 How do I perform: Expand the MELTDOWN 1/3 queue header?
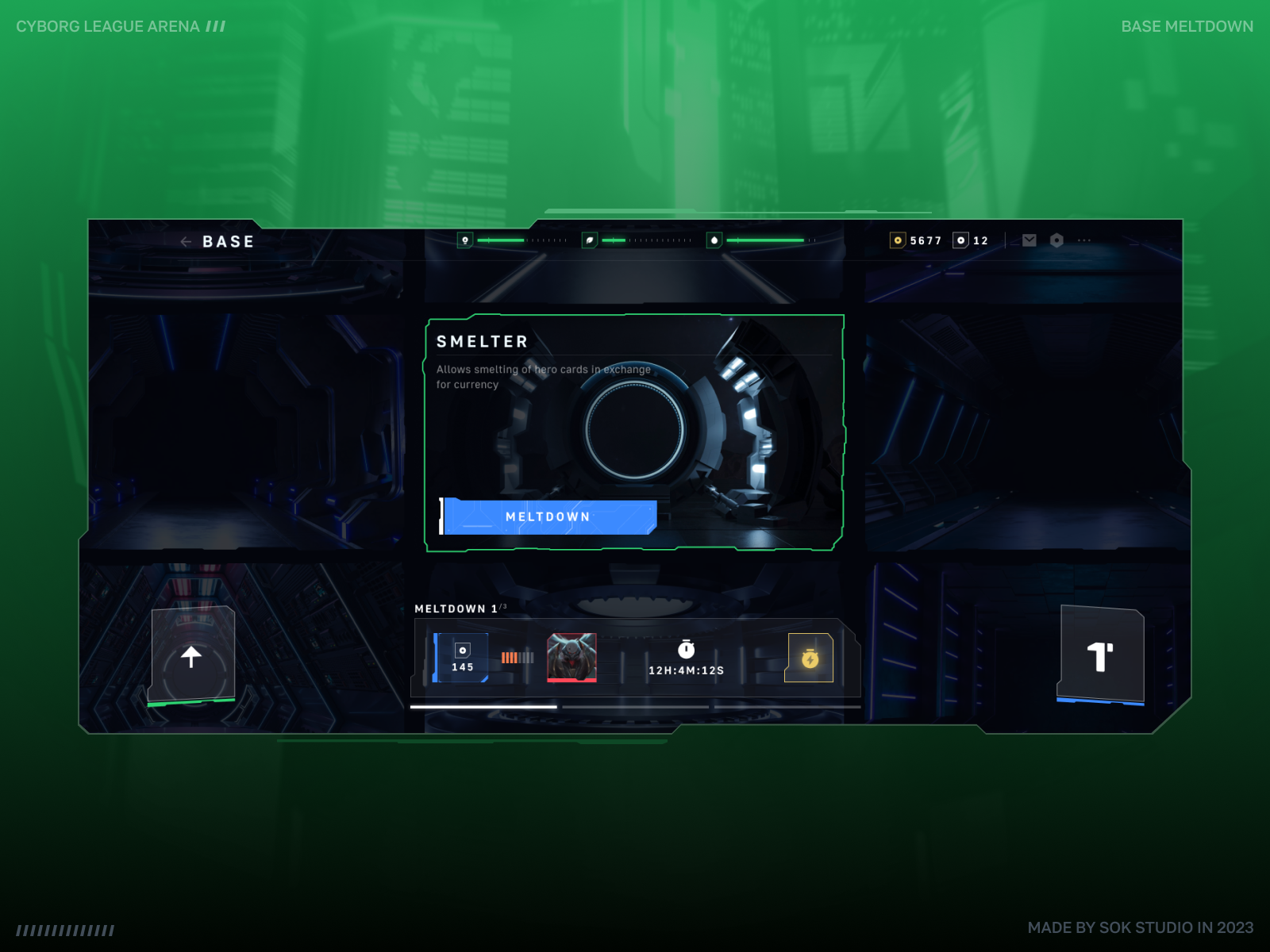[x=460, y=608]
